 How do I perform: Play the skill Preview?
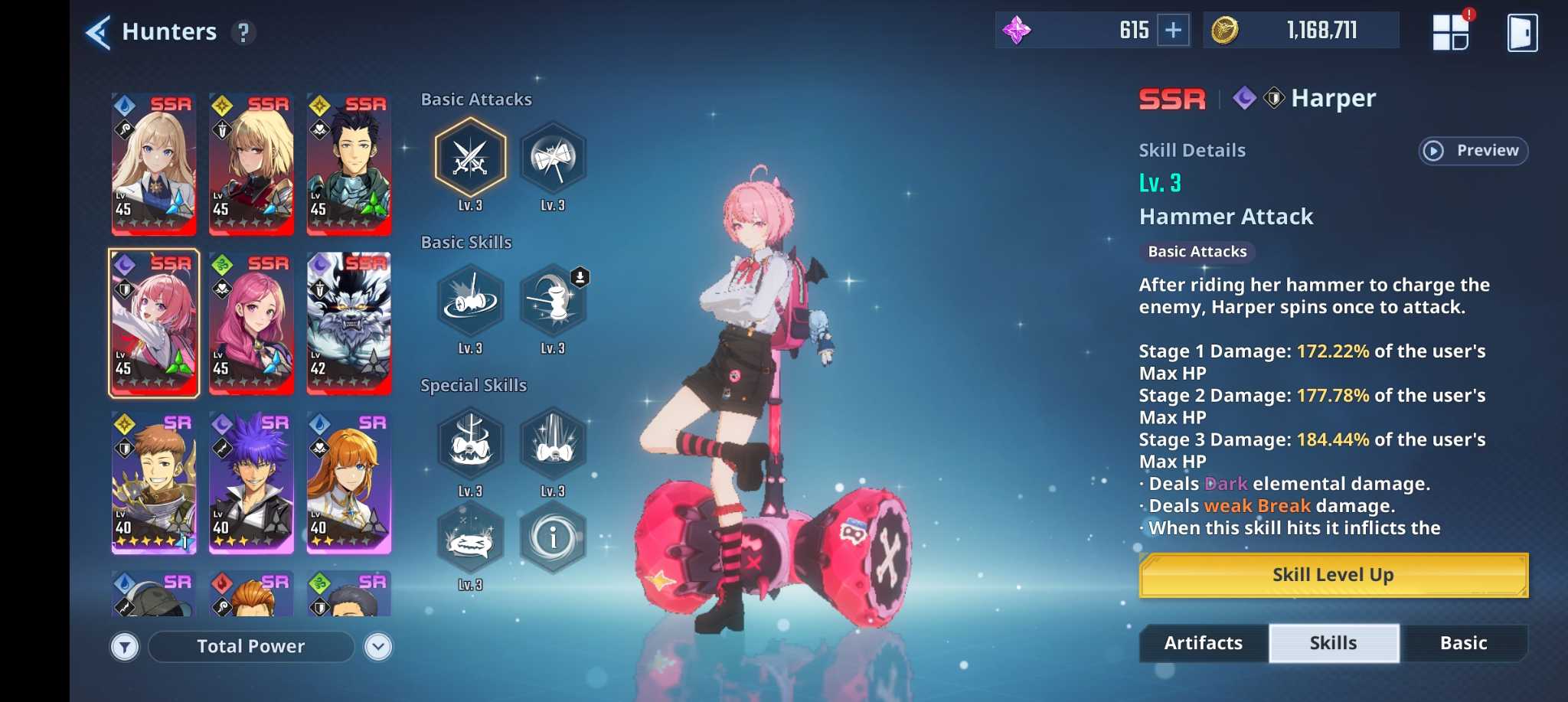coord(1472,151)
